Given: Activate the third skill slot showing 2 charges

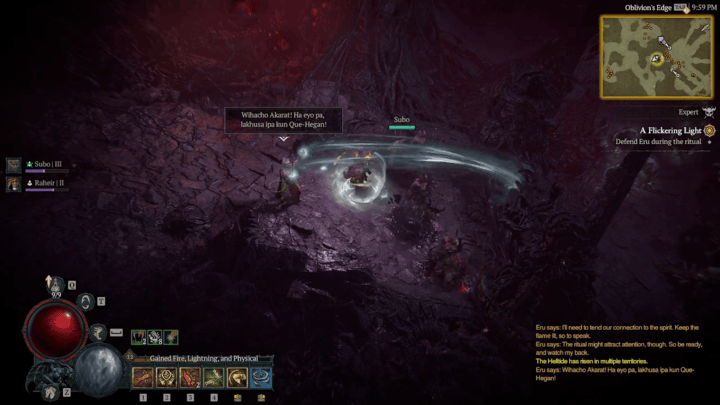Looking at the screenshot, I should [190, 377].
